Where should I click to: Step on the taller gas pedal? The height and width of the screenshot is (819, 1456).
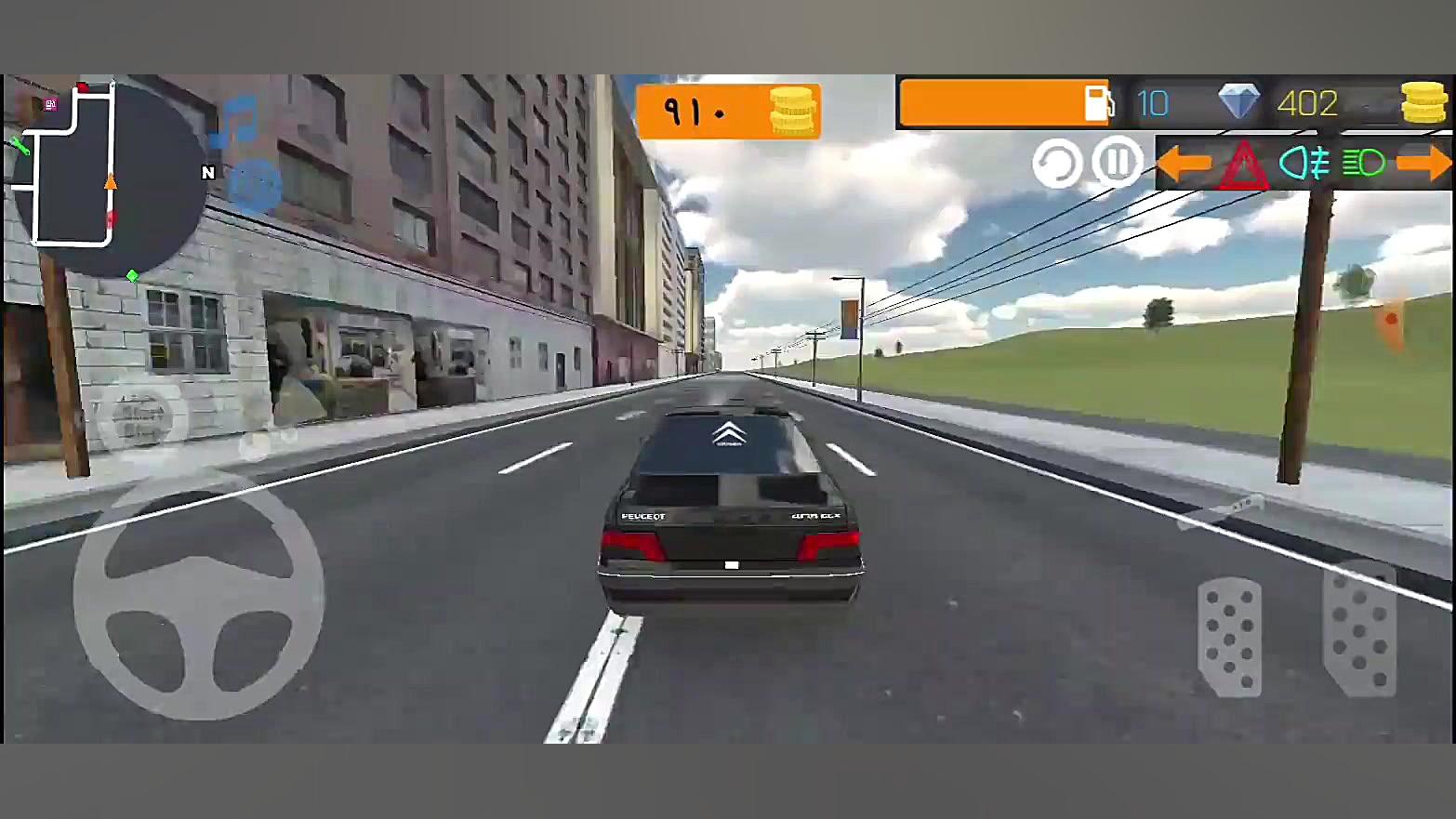[x=1359, y=630]
